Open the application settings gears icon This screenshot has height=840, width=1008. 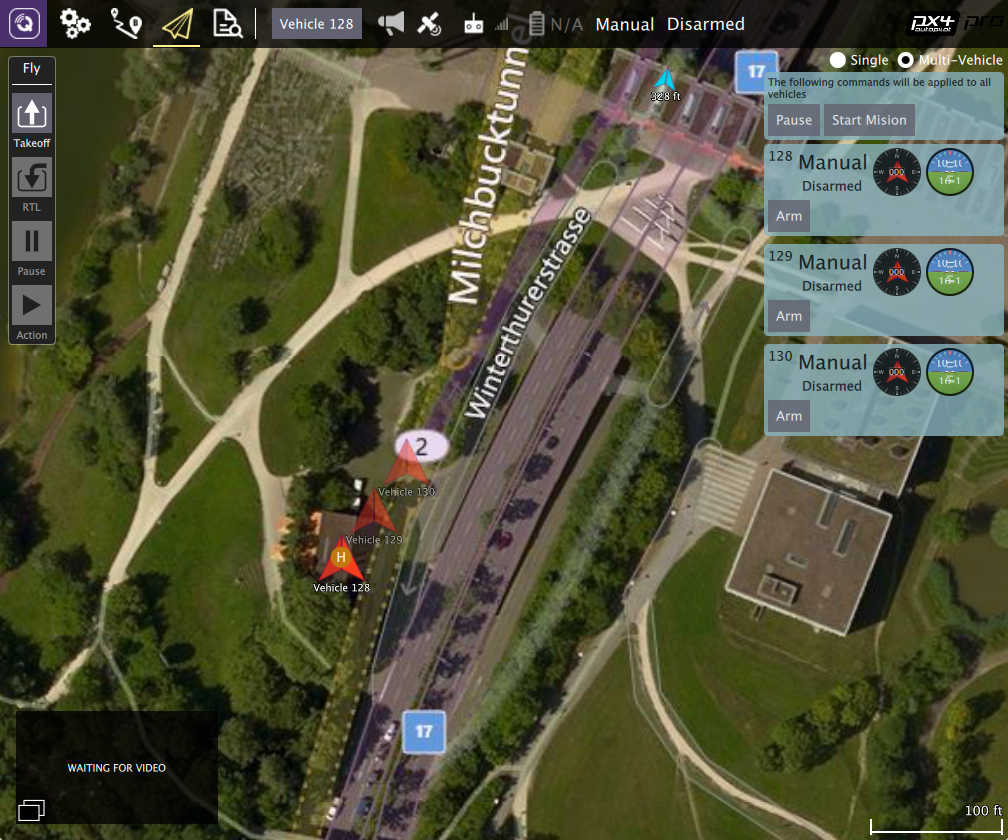coord(75,23)
